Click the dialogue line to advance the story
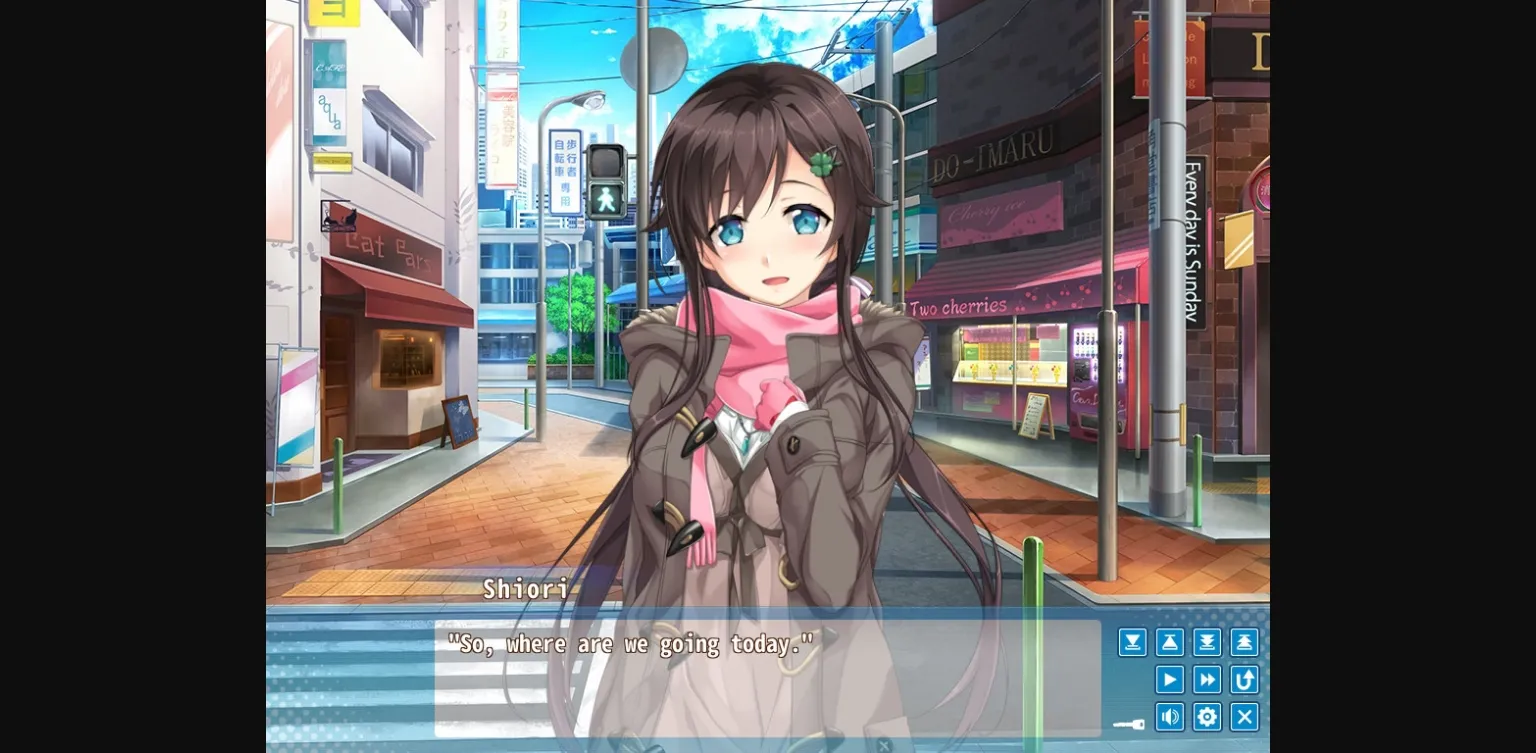The width and height of the screenshot is (1536, 753). tap(630, 644)
